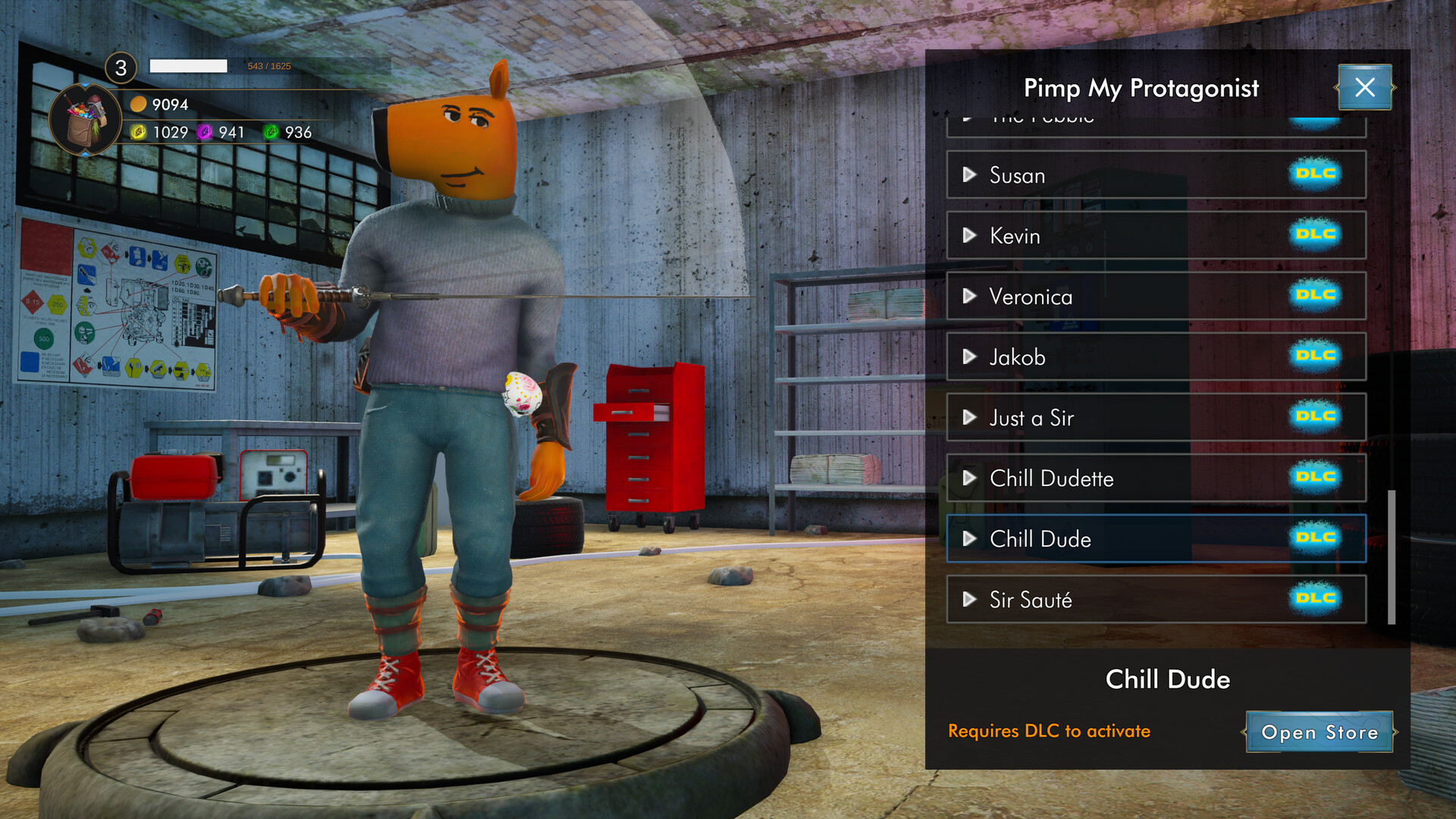
Task: Click the DLC badge for Chill Dudette
Action: (x=1316, y=478)
